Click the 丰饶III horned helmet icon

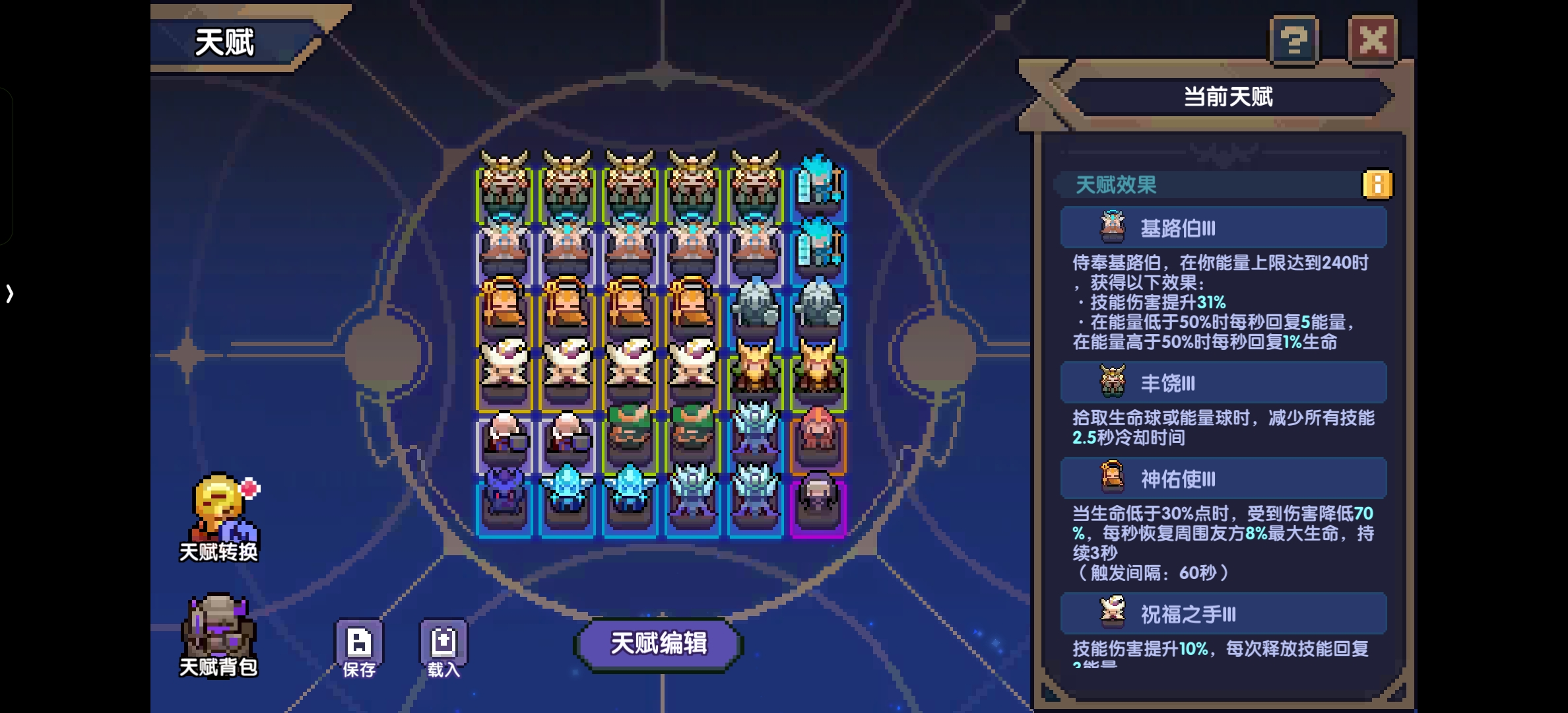click(1113, 382)
